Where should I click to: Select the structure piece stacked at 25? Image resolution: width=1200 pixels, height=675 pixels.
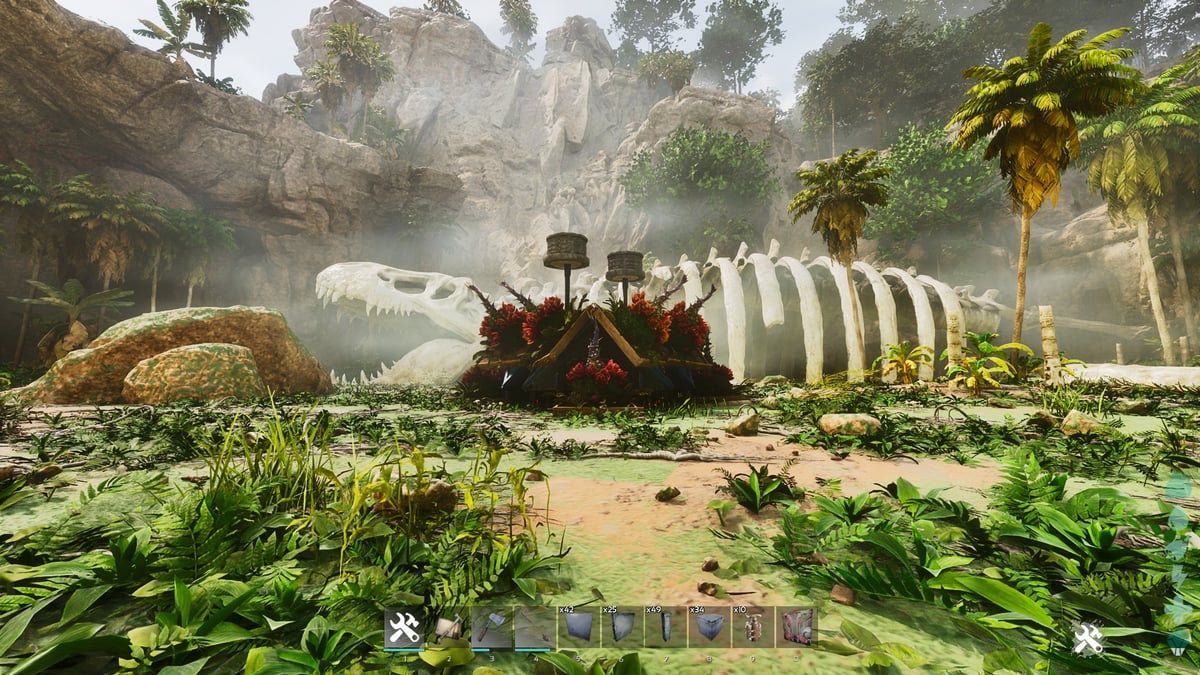click(621, 628)
